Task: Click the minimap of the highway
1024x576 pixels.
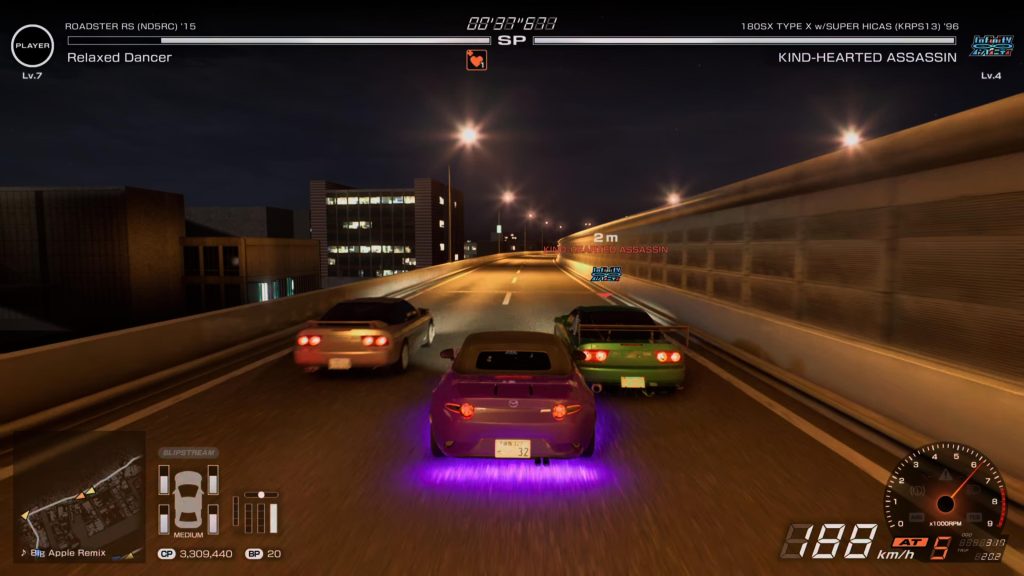Action: (x=79, y=492)
